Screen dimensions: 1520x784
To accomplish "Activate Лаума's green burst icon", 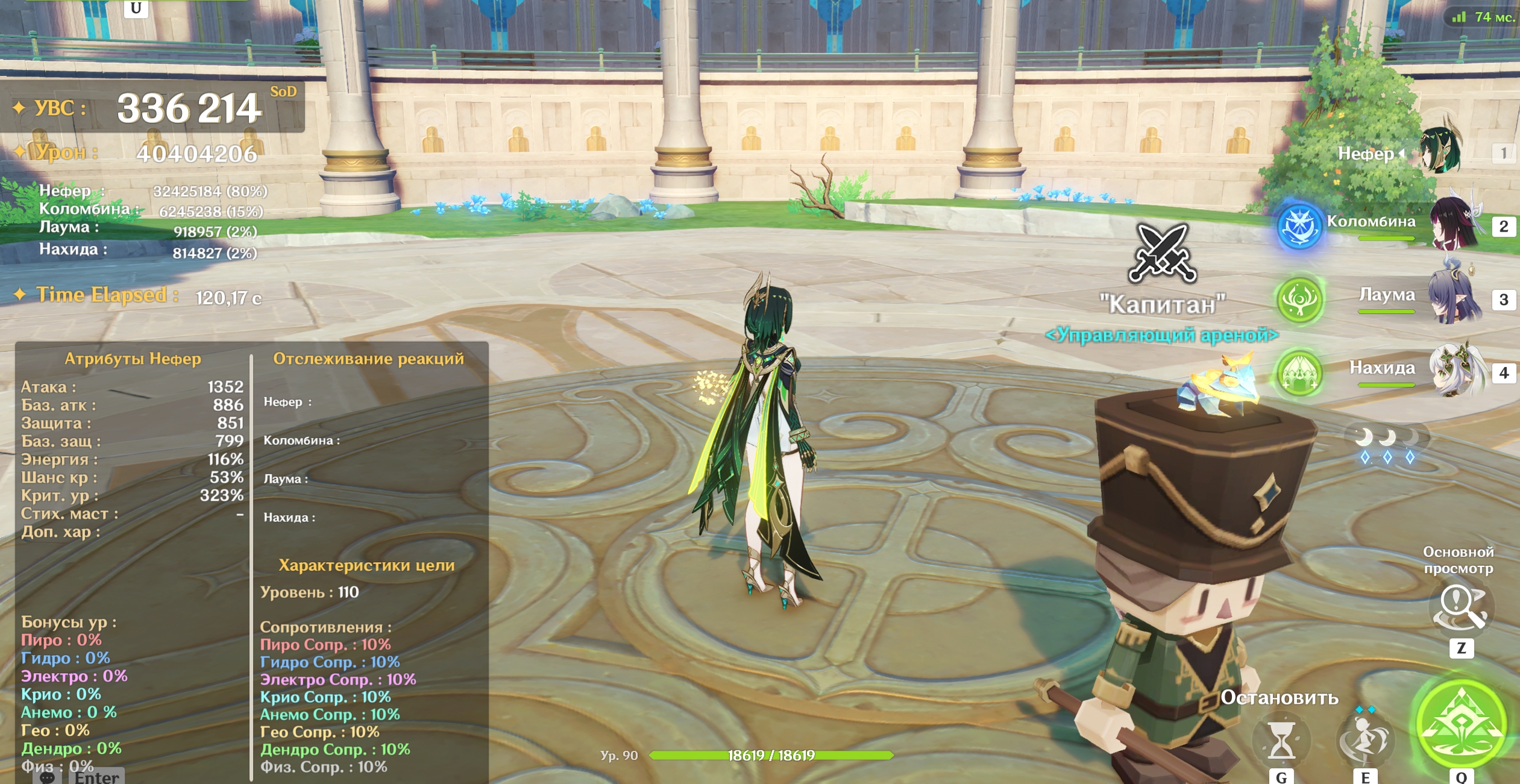I will (1299, 299).
